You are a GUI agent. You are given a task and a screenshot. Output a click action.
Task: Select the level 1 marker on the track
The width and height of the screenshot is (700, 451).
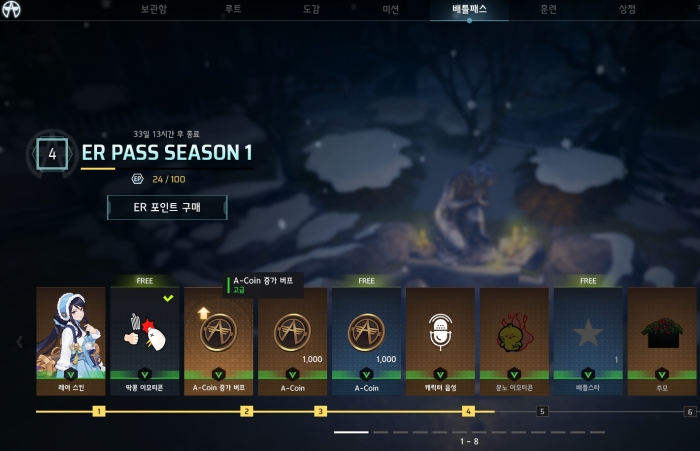pyautogui.click(x=98, y=411)
